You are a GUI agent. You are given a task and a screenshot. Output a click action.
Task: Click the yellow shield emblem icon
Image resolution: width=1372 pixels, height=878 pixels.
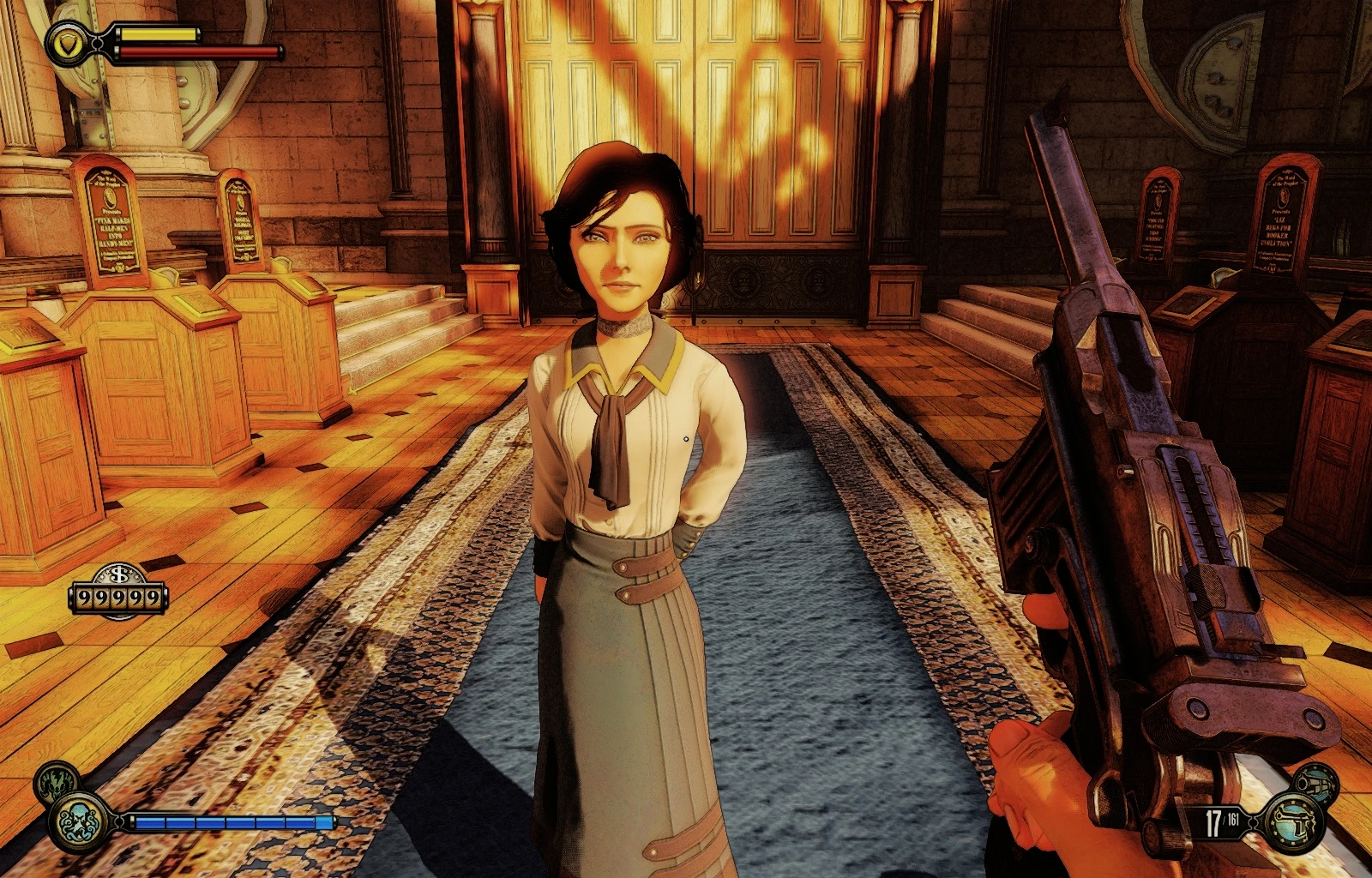point(65,43)
